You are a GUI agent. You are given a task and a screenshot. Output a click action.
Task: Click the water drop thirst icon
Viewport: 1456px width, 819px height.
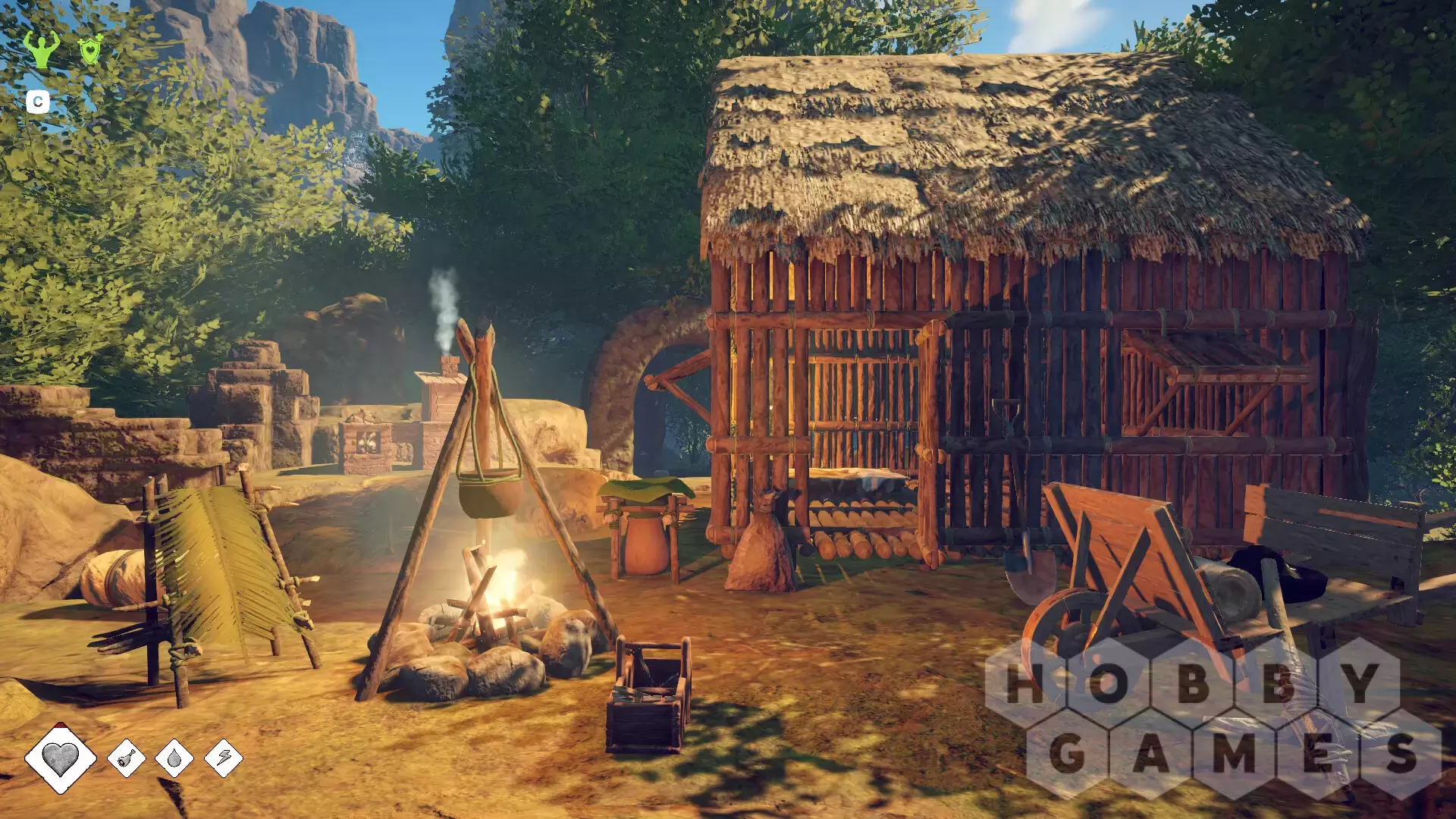(174, 758)
